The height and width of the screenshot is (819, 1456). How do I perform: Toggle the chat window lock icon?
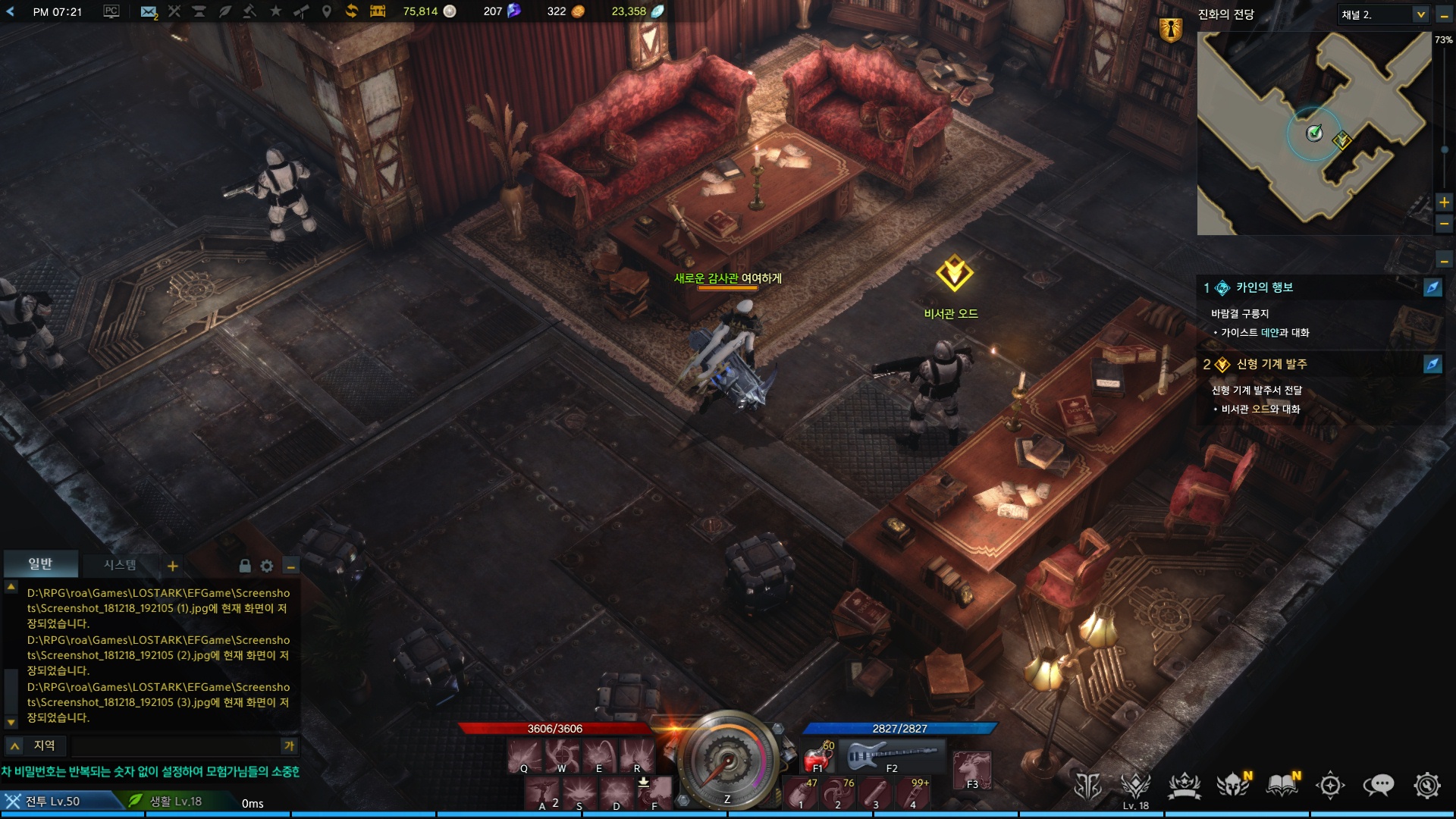(244, 566)
